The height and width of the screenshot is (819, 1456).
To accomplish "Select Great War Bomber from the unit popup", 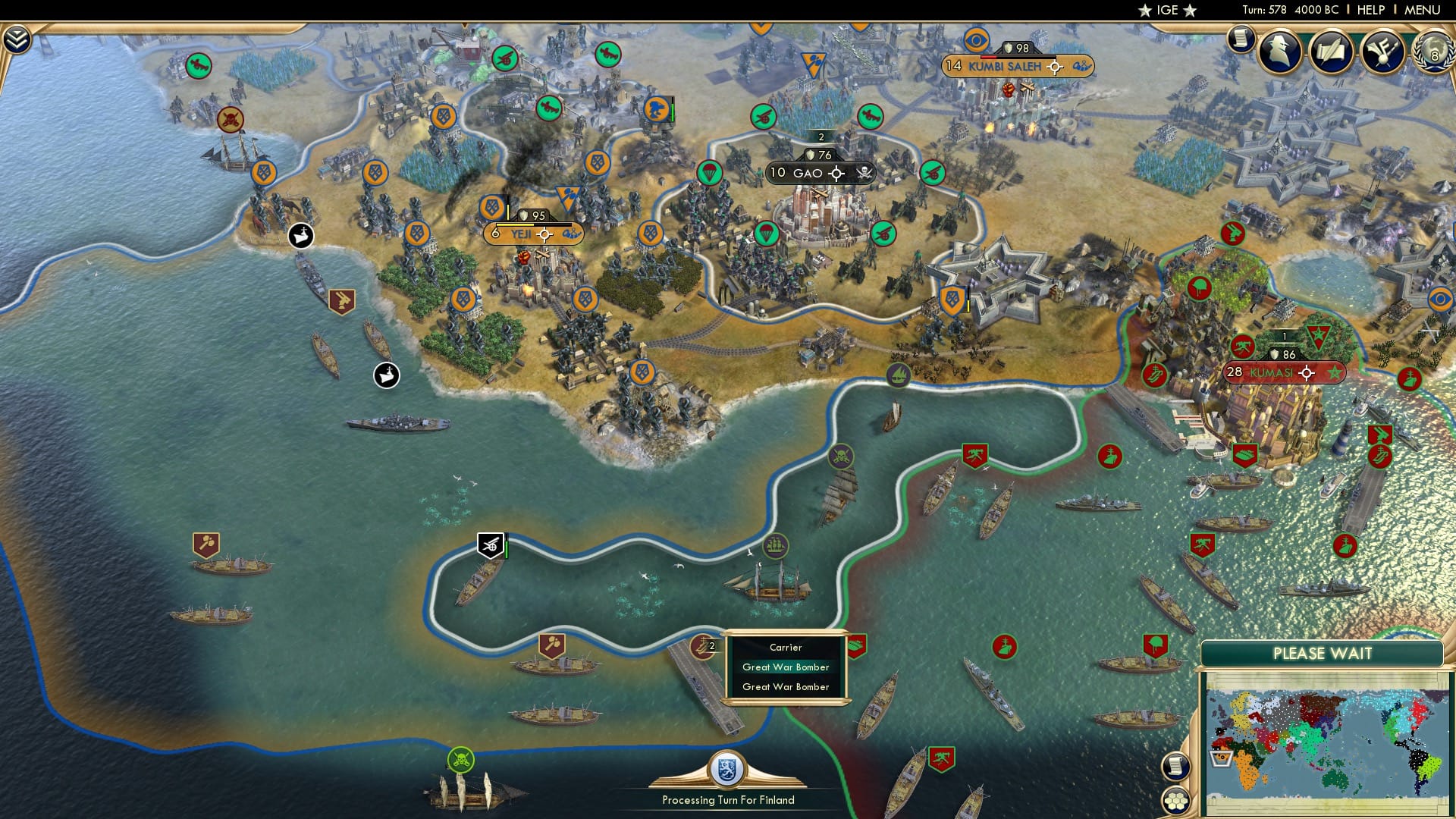I will 786,667.
